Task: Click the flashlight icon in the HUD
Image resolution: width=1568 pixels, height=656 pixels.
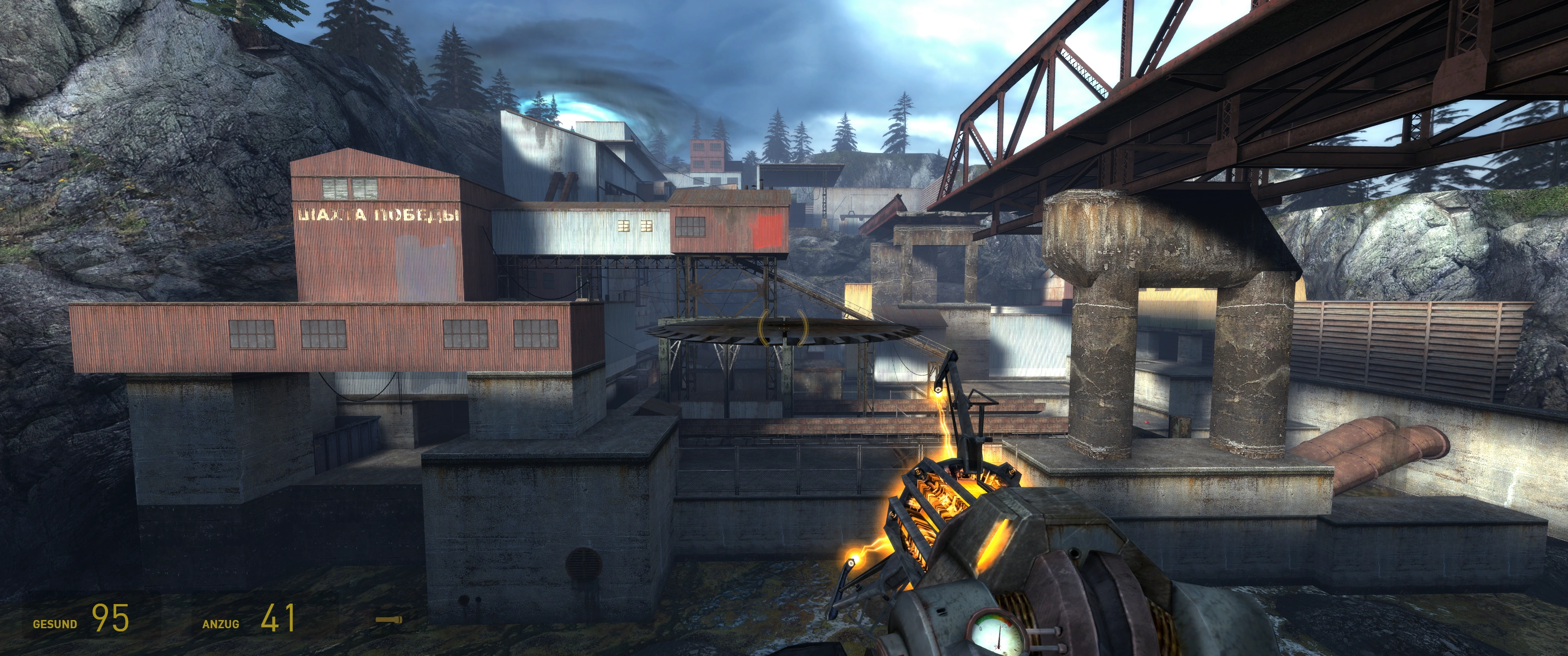Action: click(388, 620)
